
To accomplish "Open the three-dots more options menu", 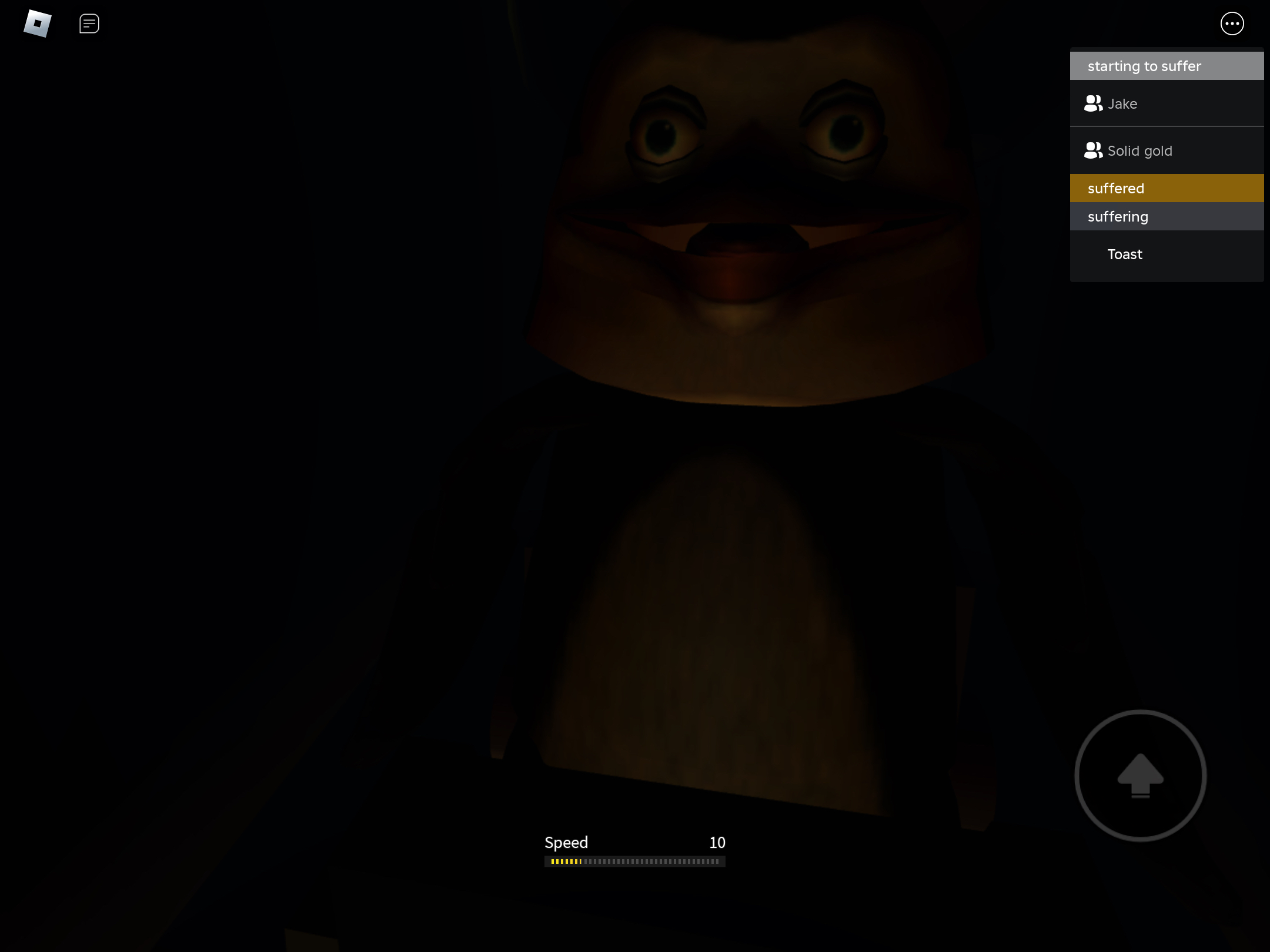I will pyautogui.click(x=1232, y=24).
